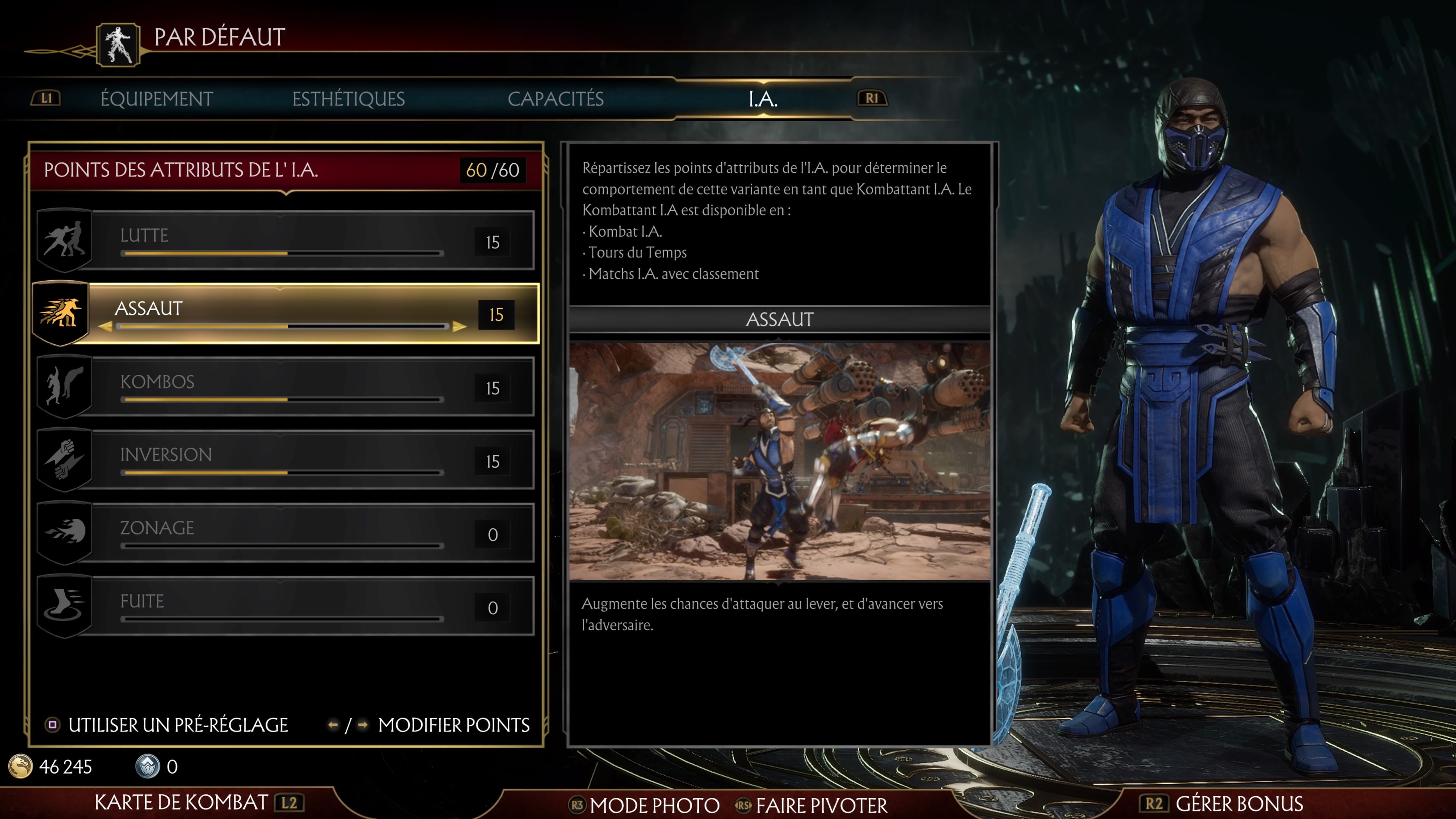This screenshot has width=1456, height=819.
Task: Select the Zonage projectile icon
Action: click(x=64, y=532)
